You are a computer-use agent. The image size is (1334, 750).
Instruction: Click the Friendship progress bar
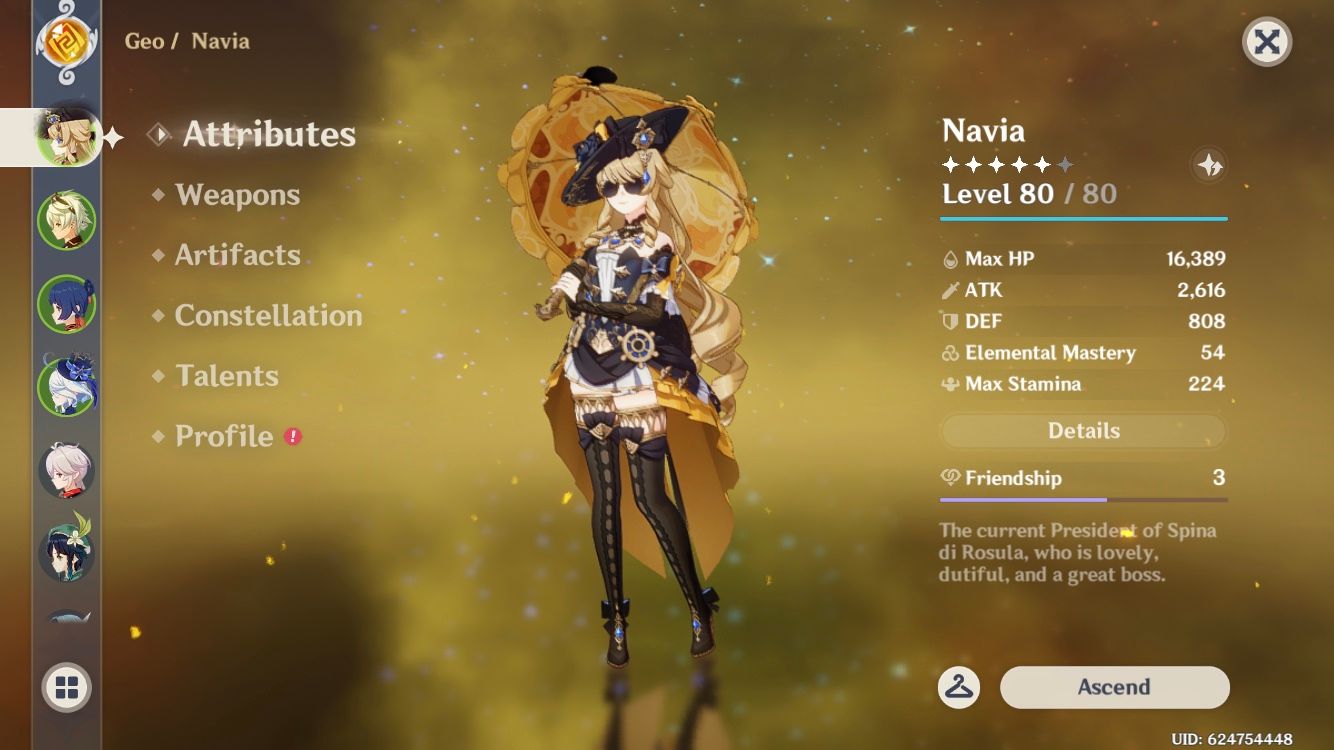click(x=1083, y=498)
